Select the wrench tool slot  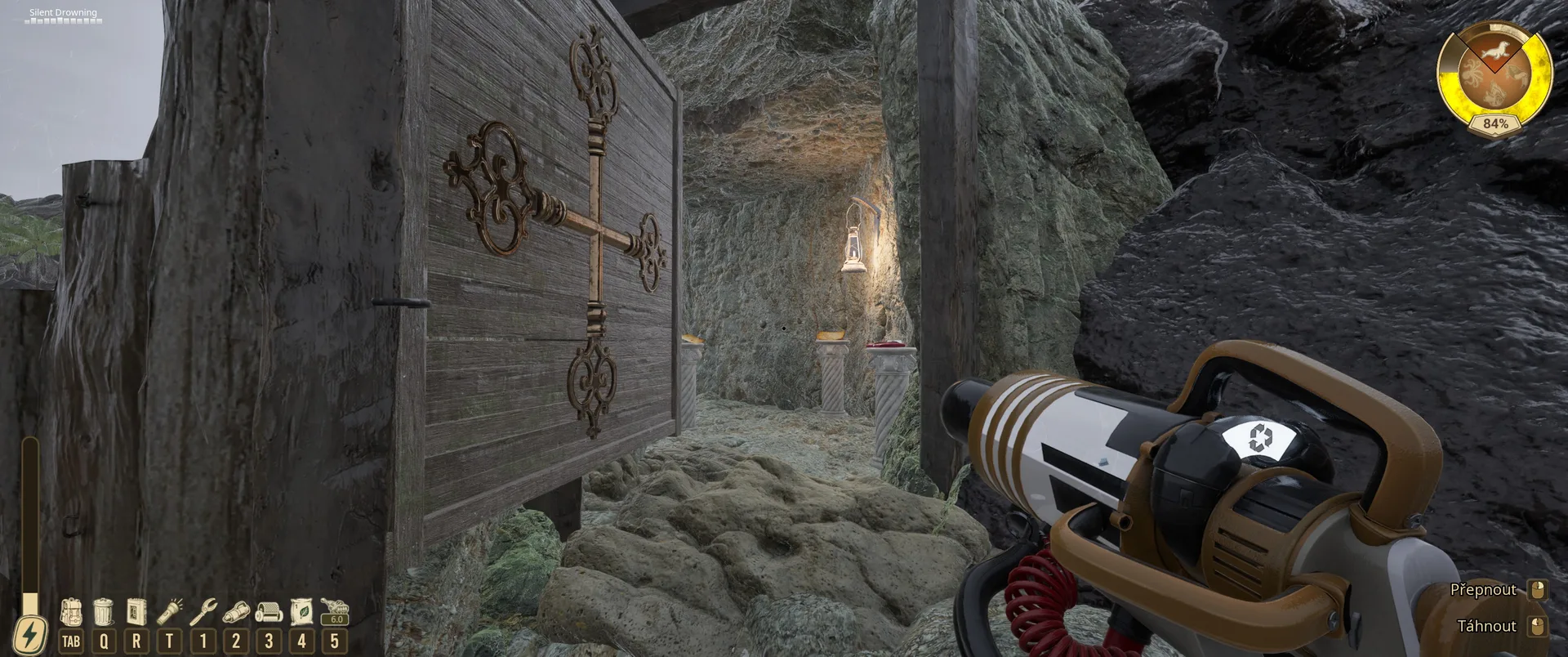pyautogui.click(x=203, y=612)
